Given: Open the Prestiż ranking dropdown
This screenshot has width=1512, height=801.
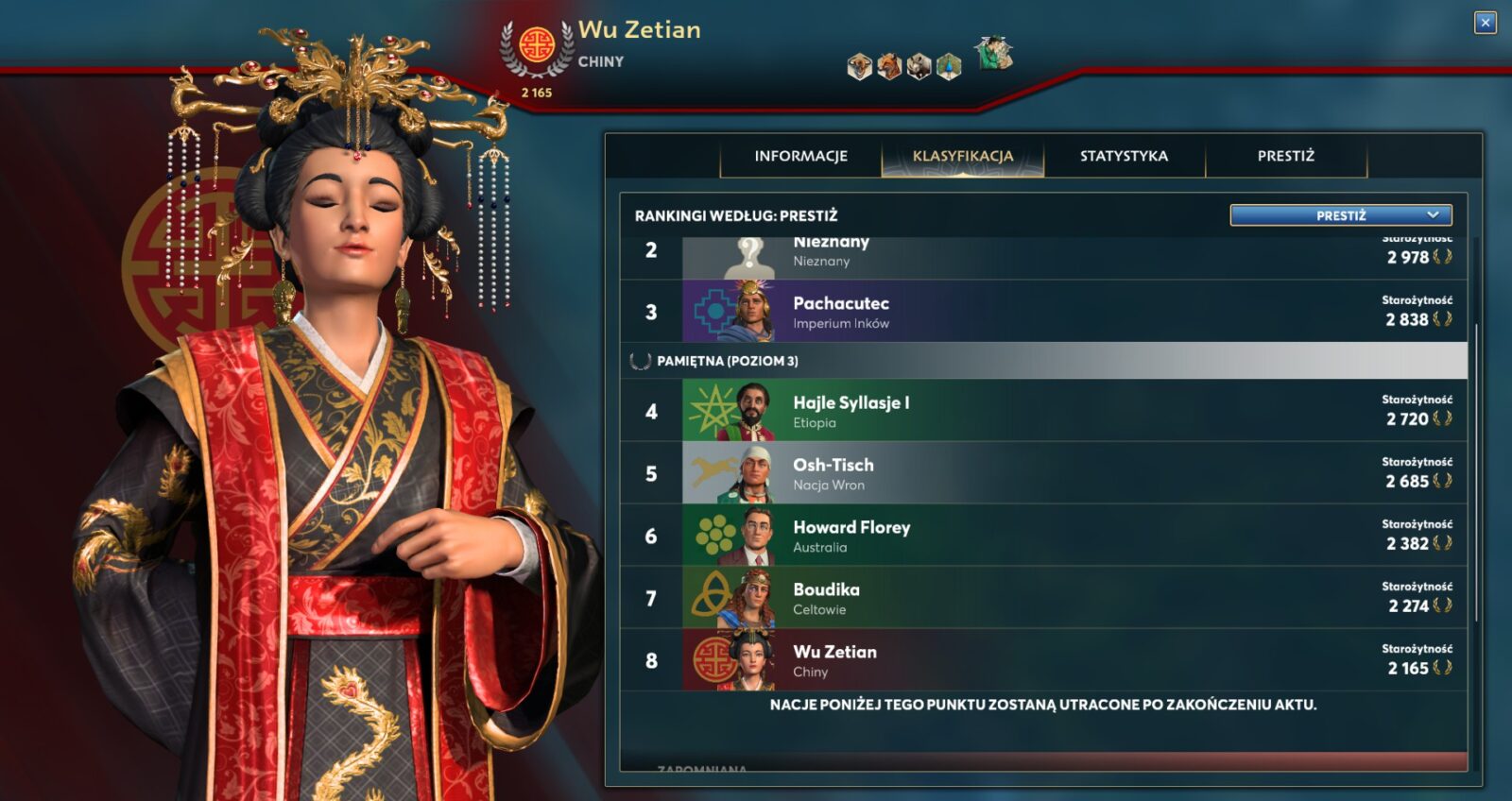Looking at the screenshot, I should (1340, 215).
